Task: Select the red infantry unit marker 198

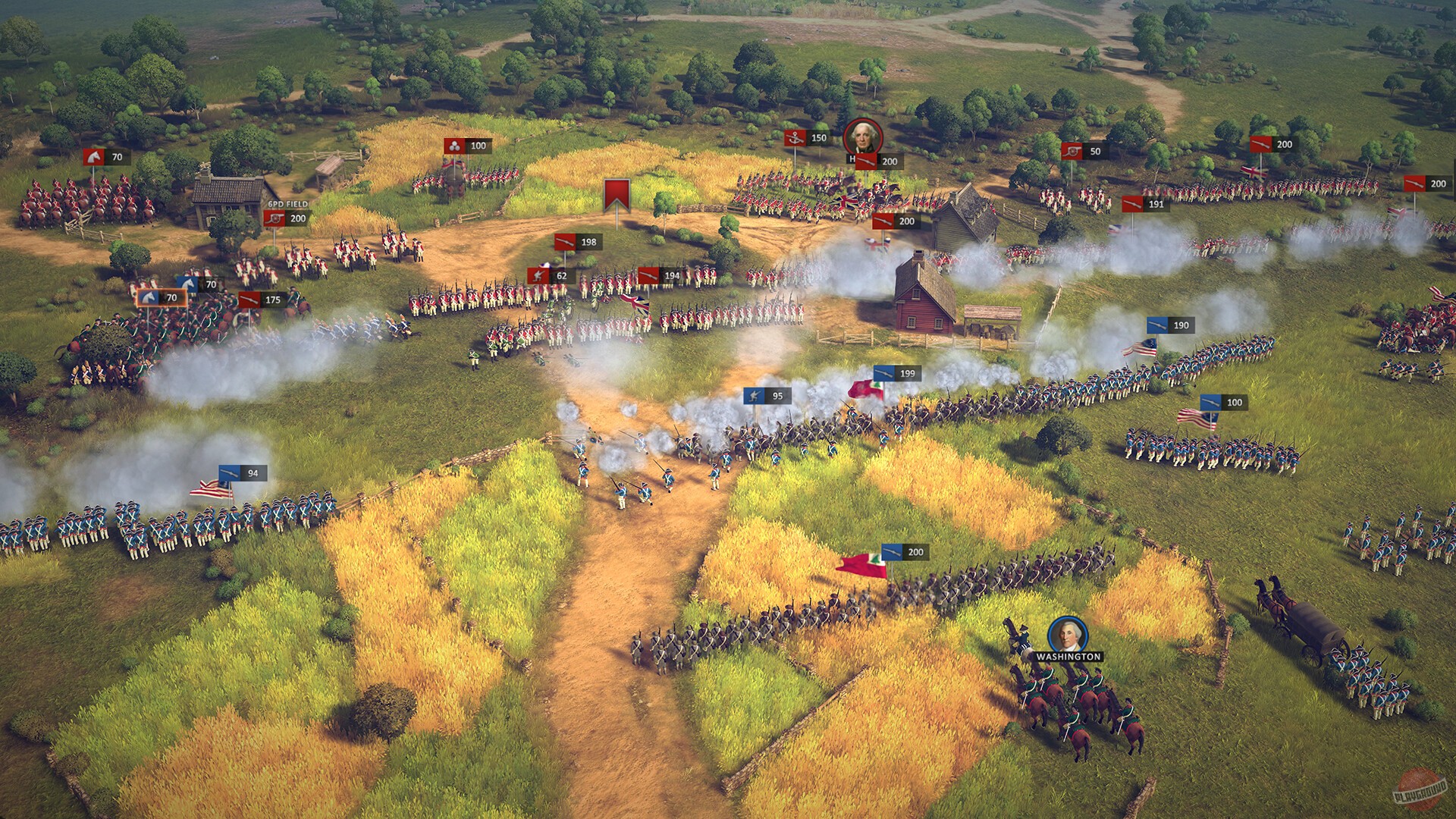Action: (576, 242)
